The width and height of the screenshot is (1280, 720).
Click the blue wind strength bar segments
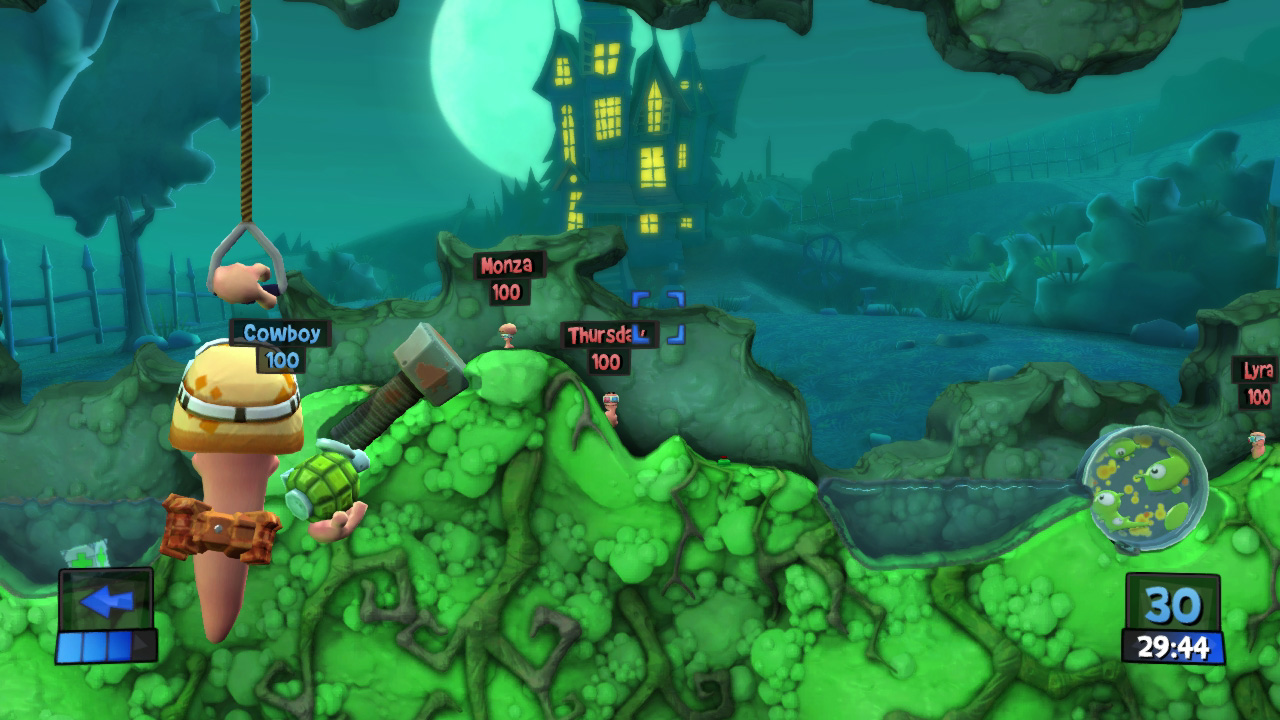96,645
